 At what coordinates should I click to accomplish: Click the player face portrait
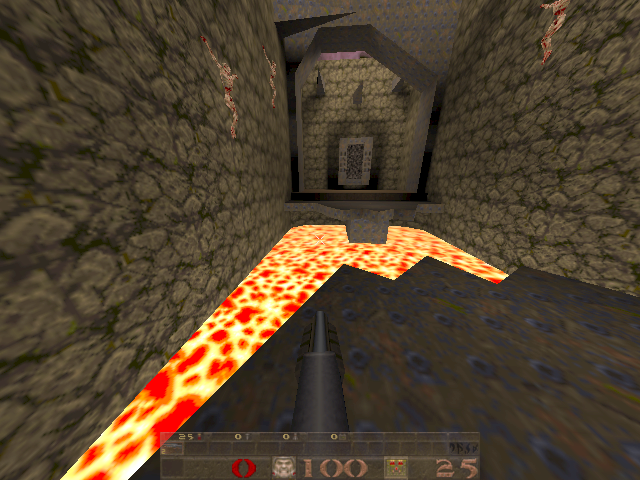tap(285, 468)
